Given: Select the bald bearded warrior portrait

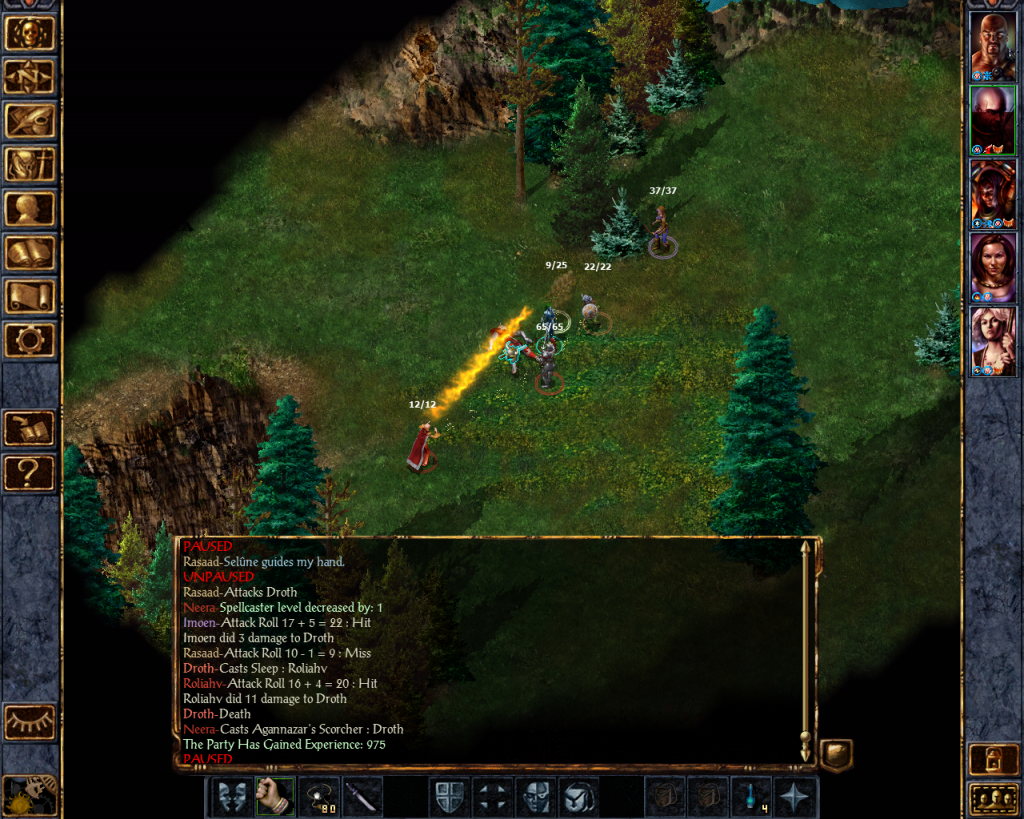Looking at the screenshot, I should [993, 46].
